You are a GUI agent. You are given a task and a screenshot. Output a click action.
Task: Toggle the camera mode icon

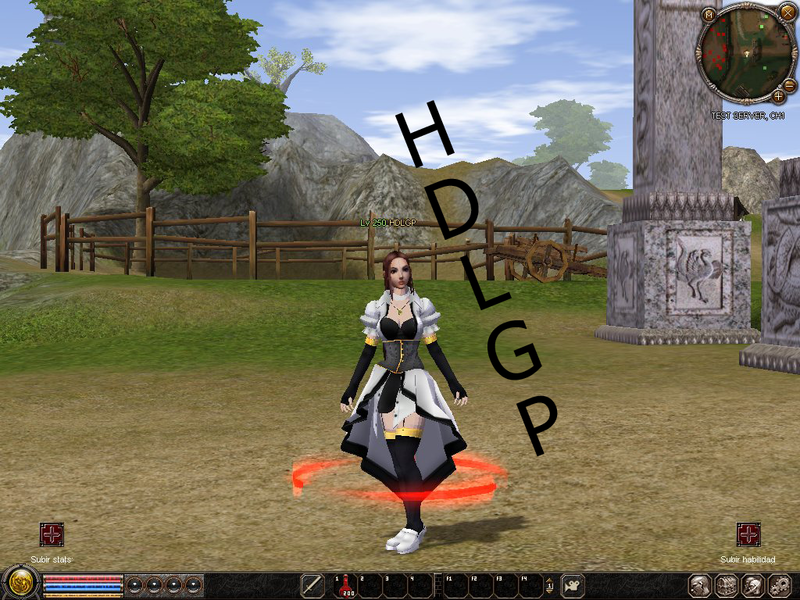[x=574, y=585]
